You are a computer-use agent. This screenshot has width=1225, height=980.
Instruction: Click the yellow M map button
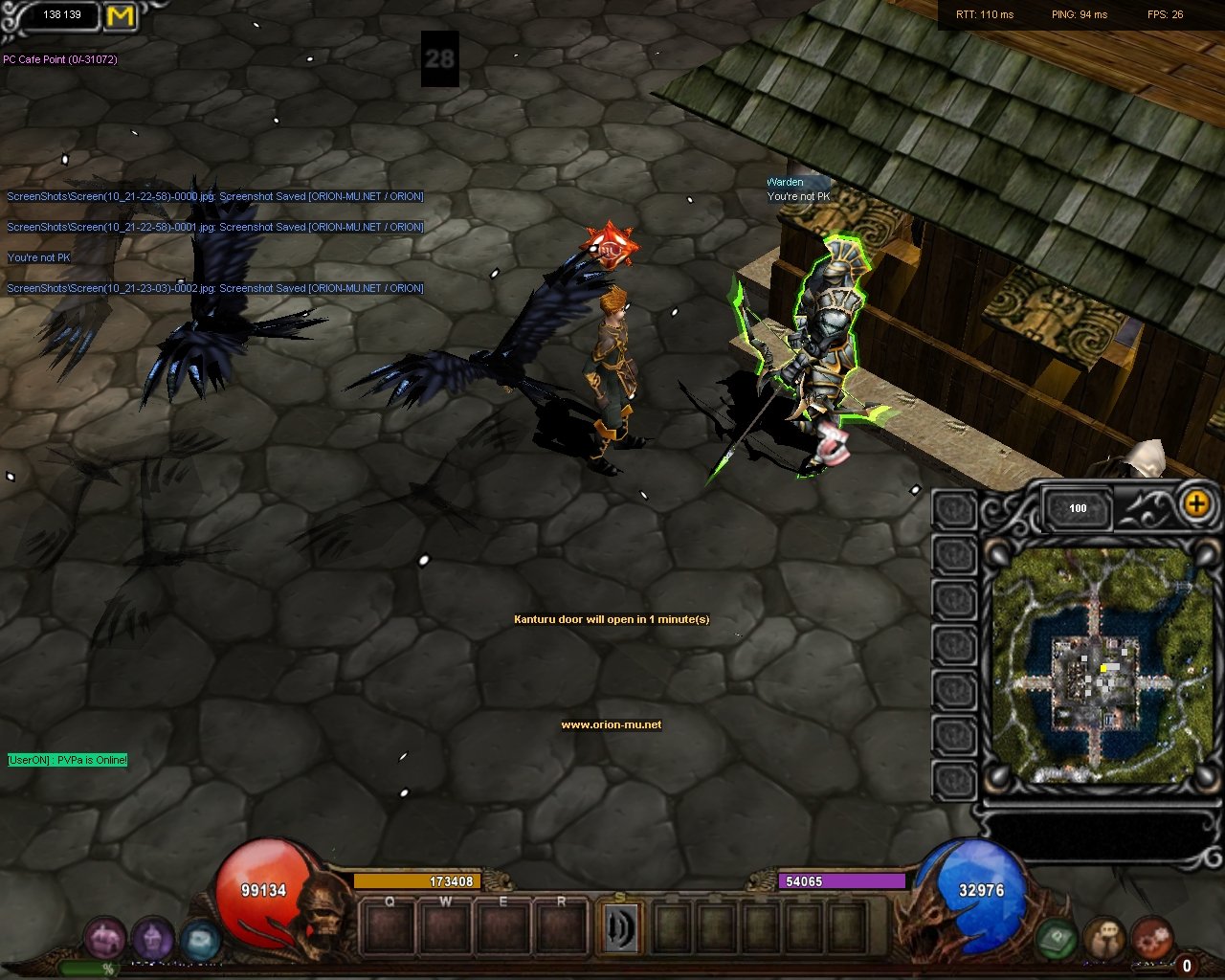point(120,16)
